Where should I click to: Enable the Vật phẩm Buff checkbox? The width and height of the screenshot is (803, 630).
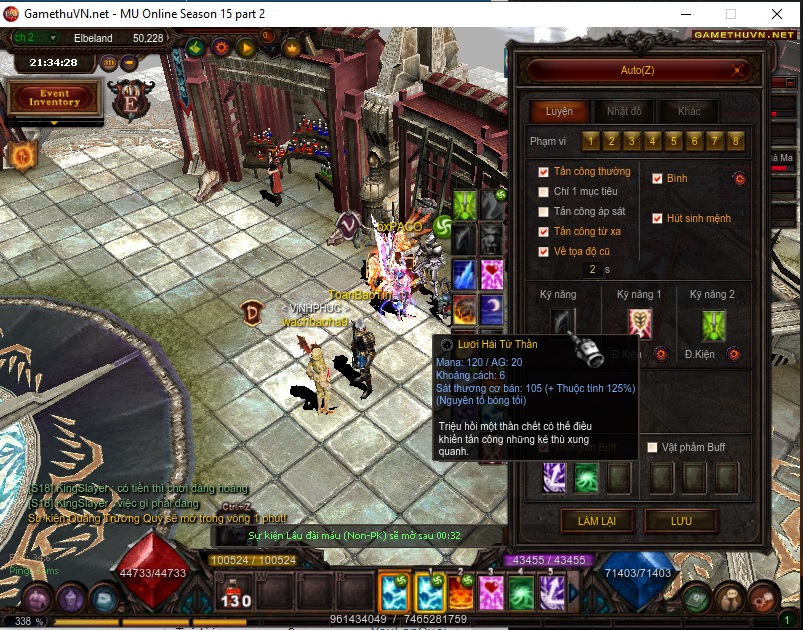click(653, 447)
